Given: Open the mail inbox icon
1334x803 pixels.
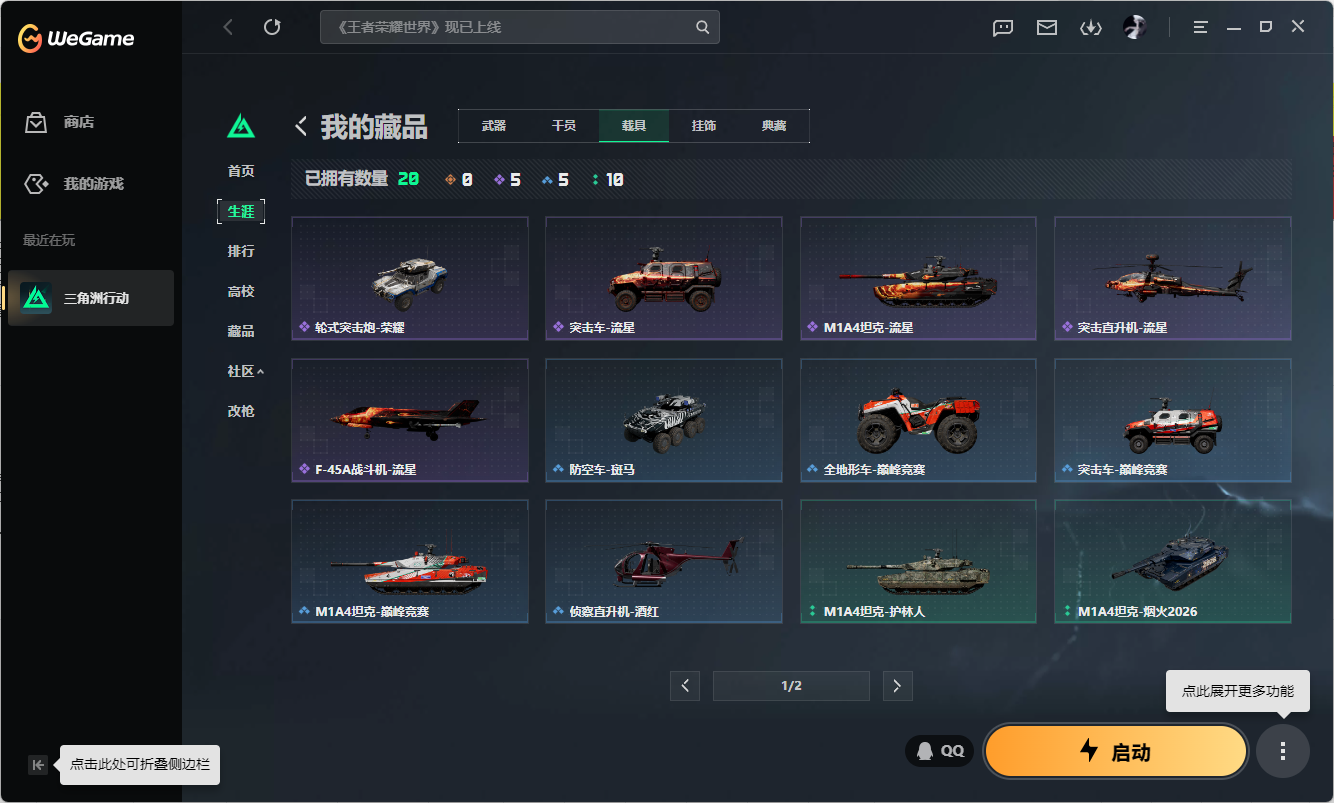Looking at the screenshot, I should 1046,27.
